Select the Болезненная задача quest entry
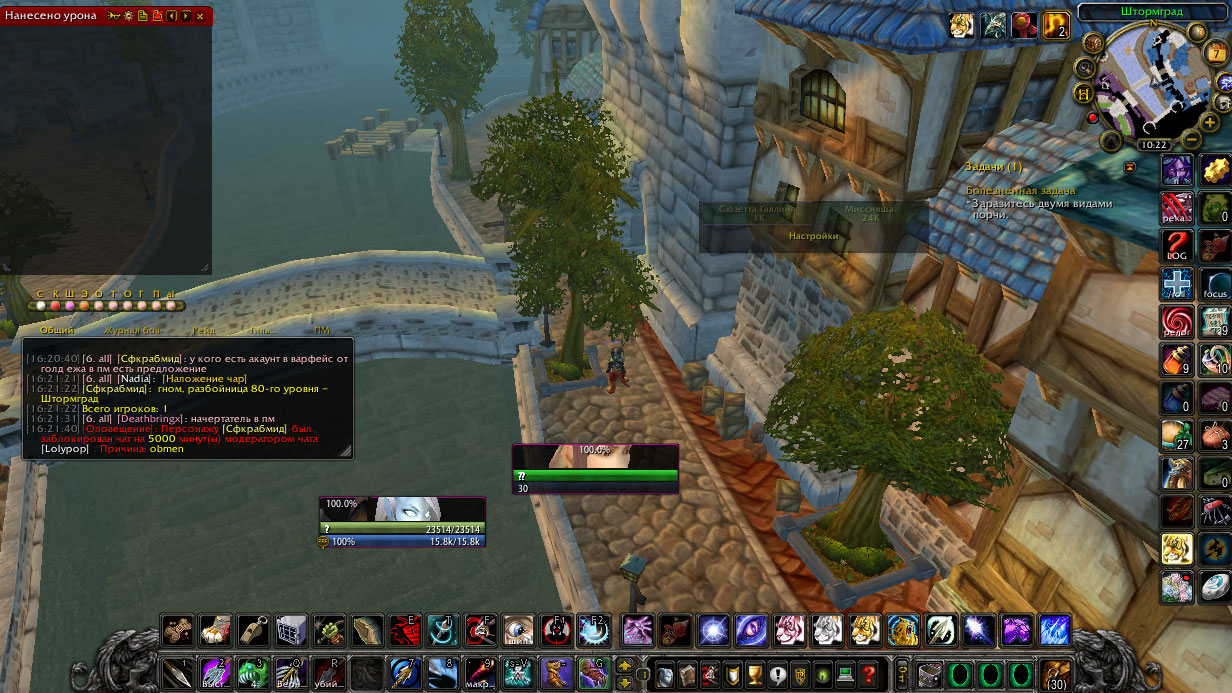Screen dimensions: 1232x693 point(1021,190)
